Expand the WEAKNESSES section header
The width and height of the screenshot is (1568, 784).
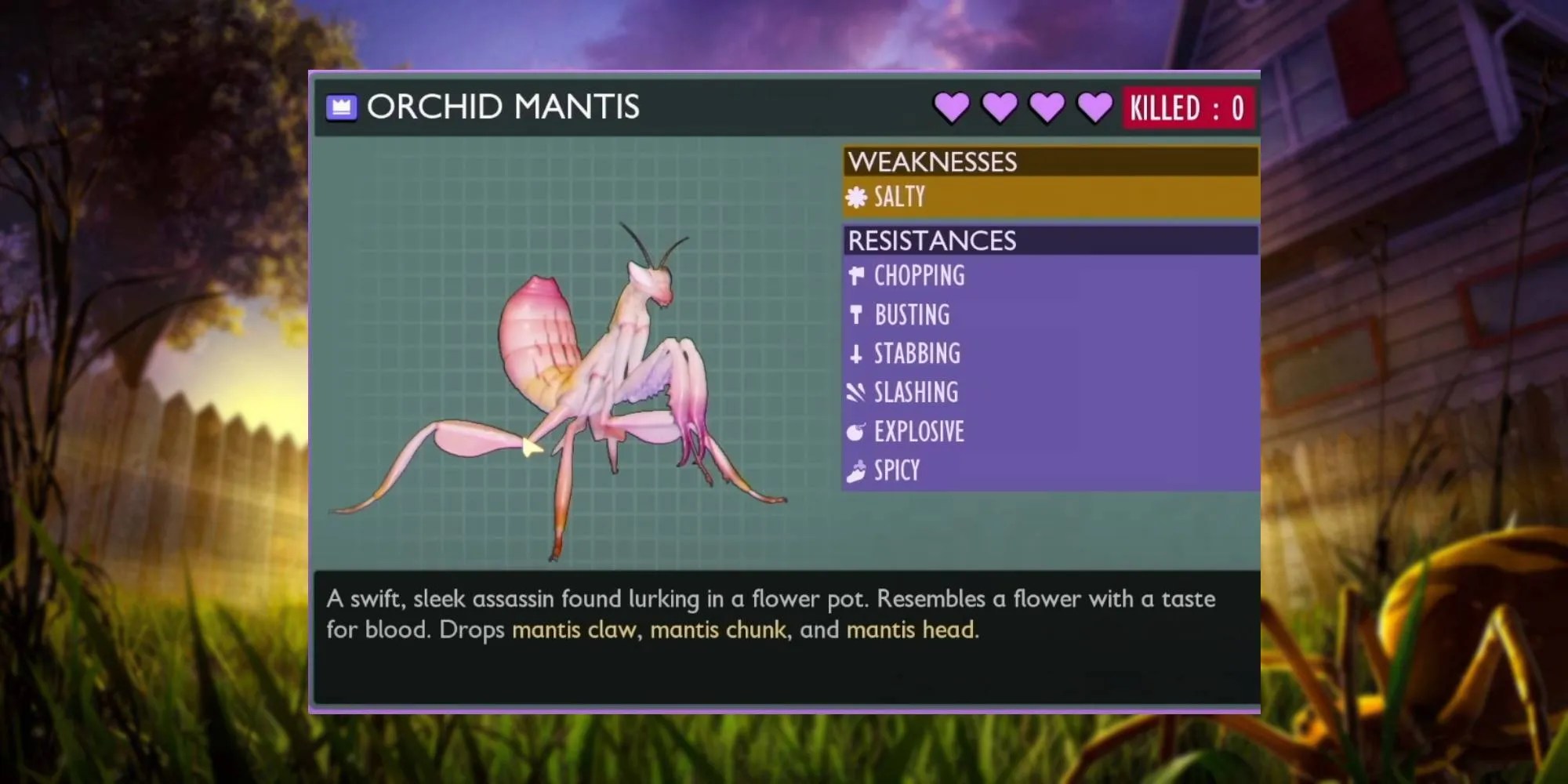point(933,162)
